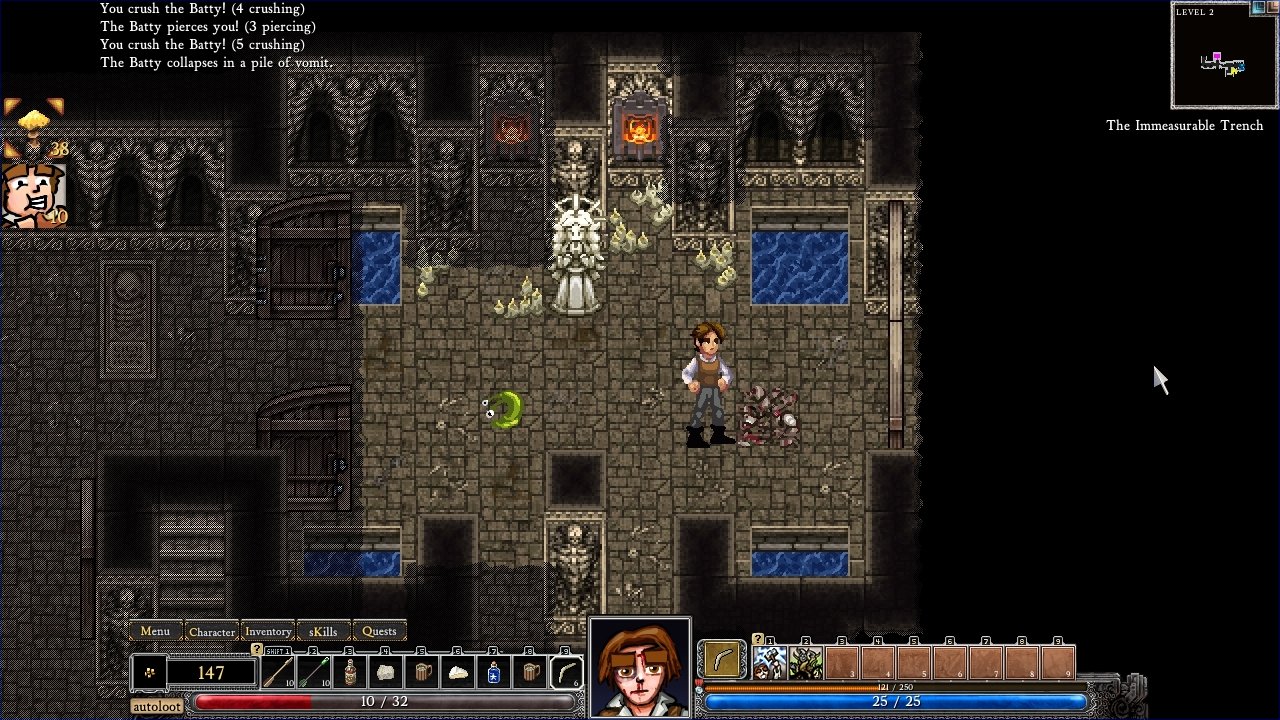Screen dimensions: 1280x720
Task: Select the boomerang in belt slot 9
Action: 566,673
